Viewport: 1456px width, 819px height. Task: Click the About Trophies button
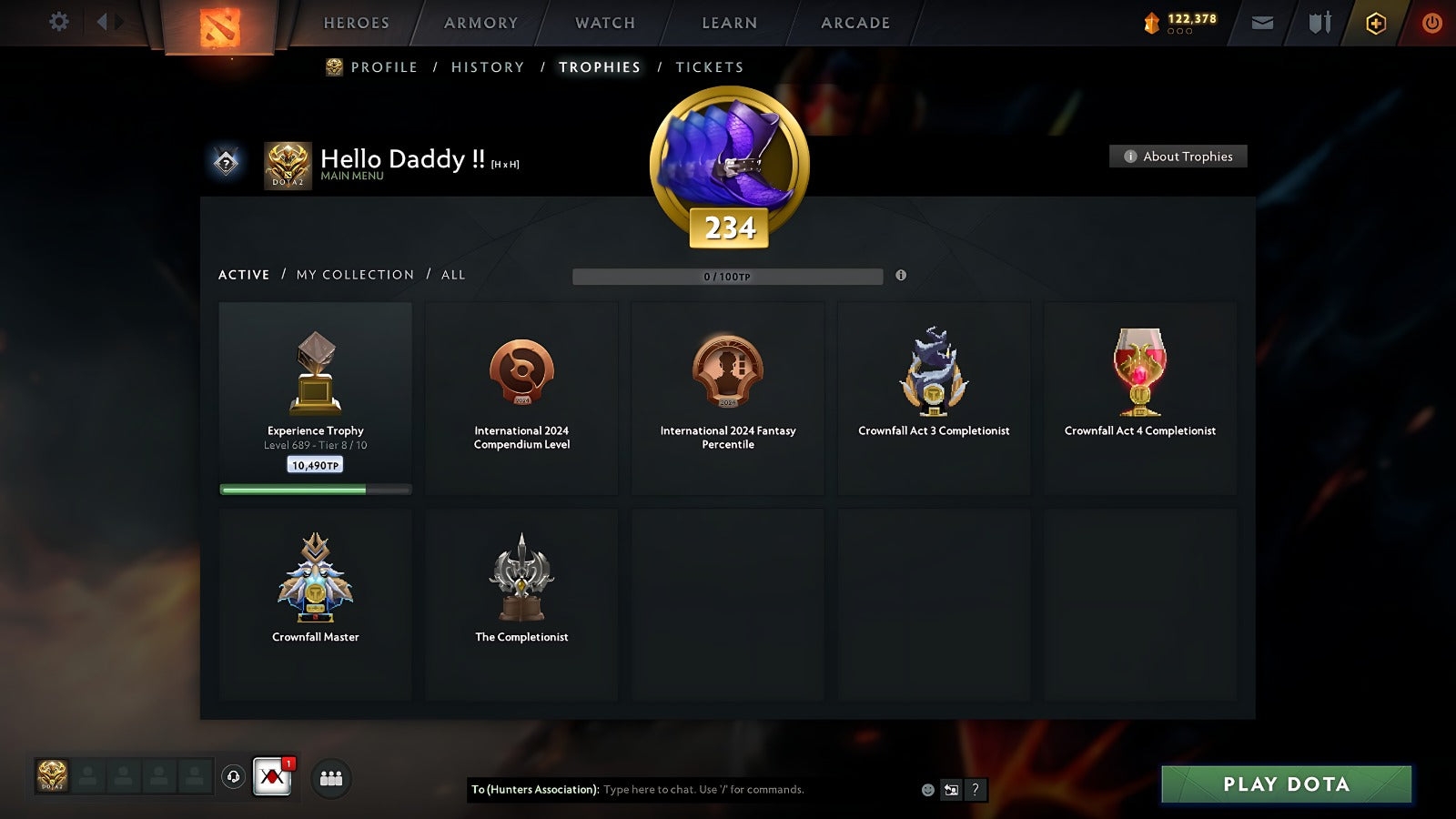click(1178, 157)
